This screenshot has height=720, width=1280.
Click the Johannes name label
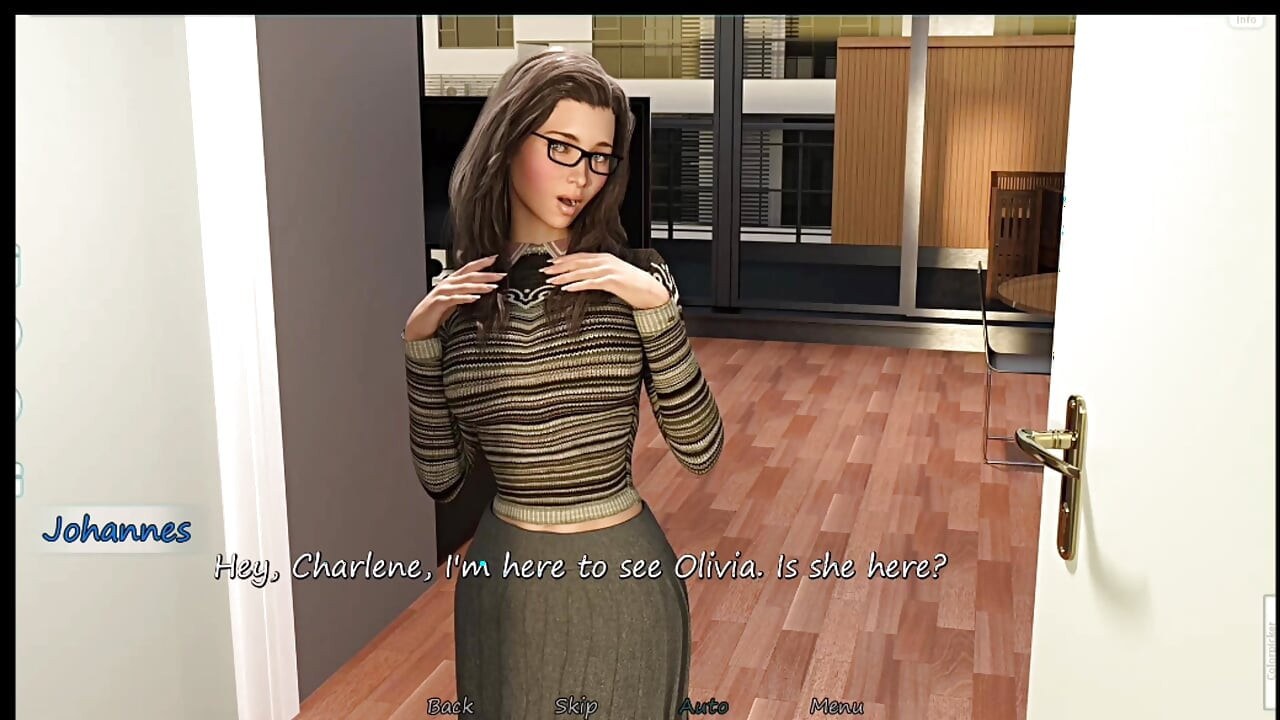coord(116,531)
